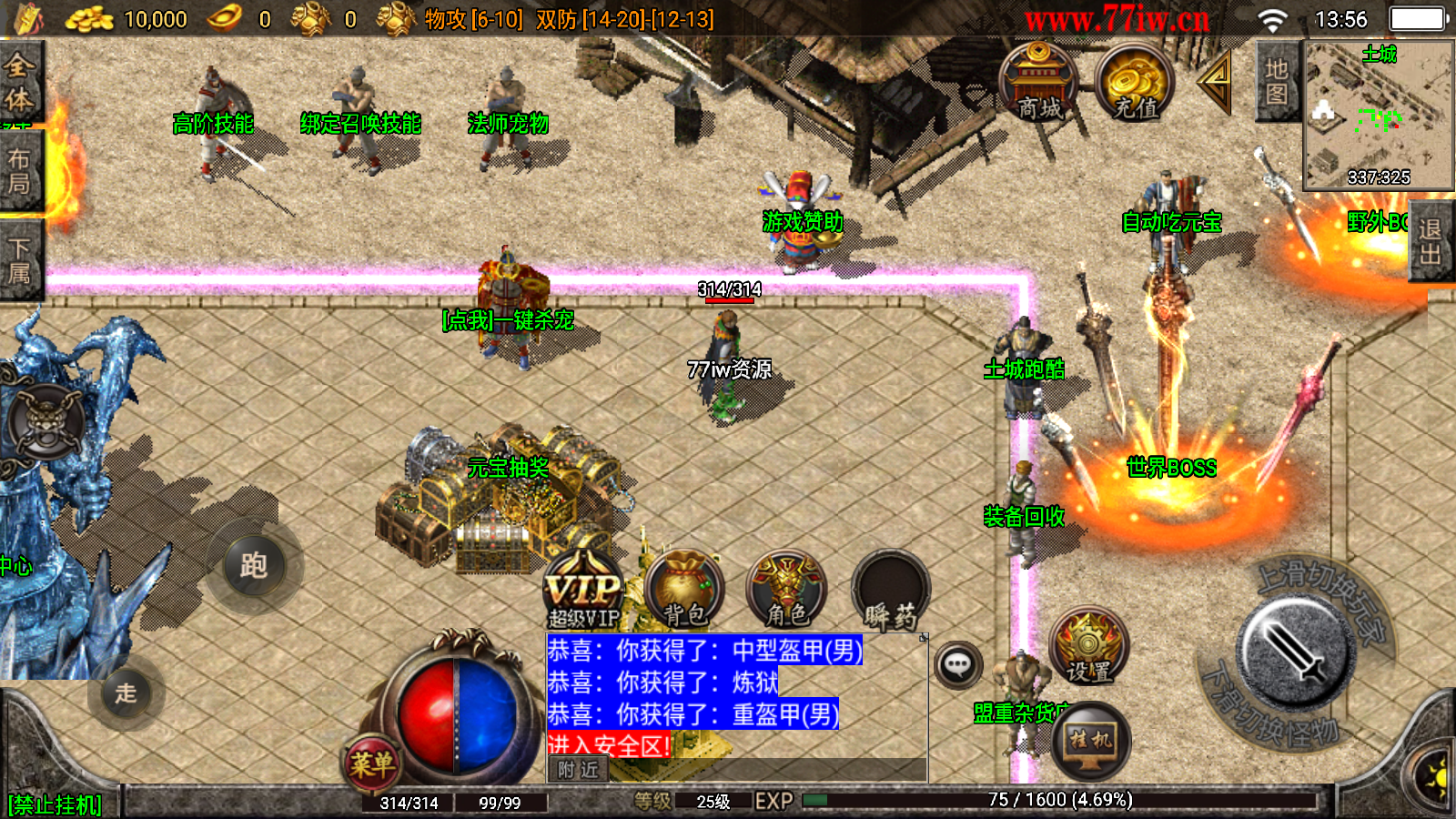
Task: Select the 全体 tab
Action: pos(19,82)
